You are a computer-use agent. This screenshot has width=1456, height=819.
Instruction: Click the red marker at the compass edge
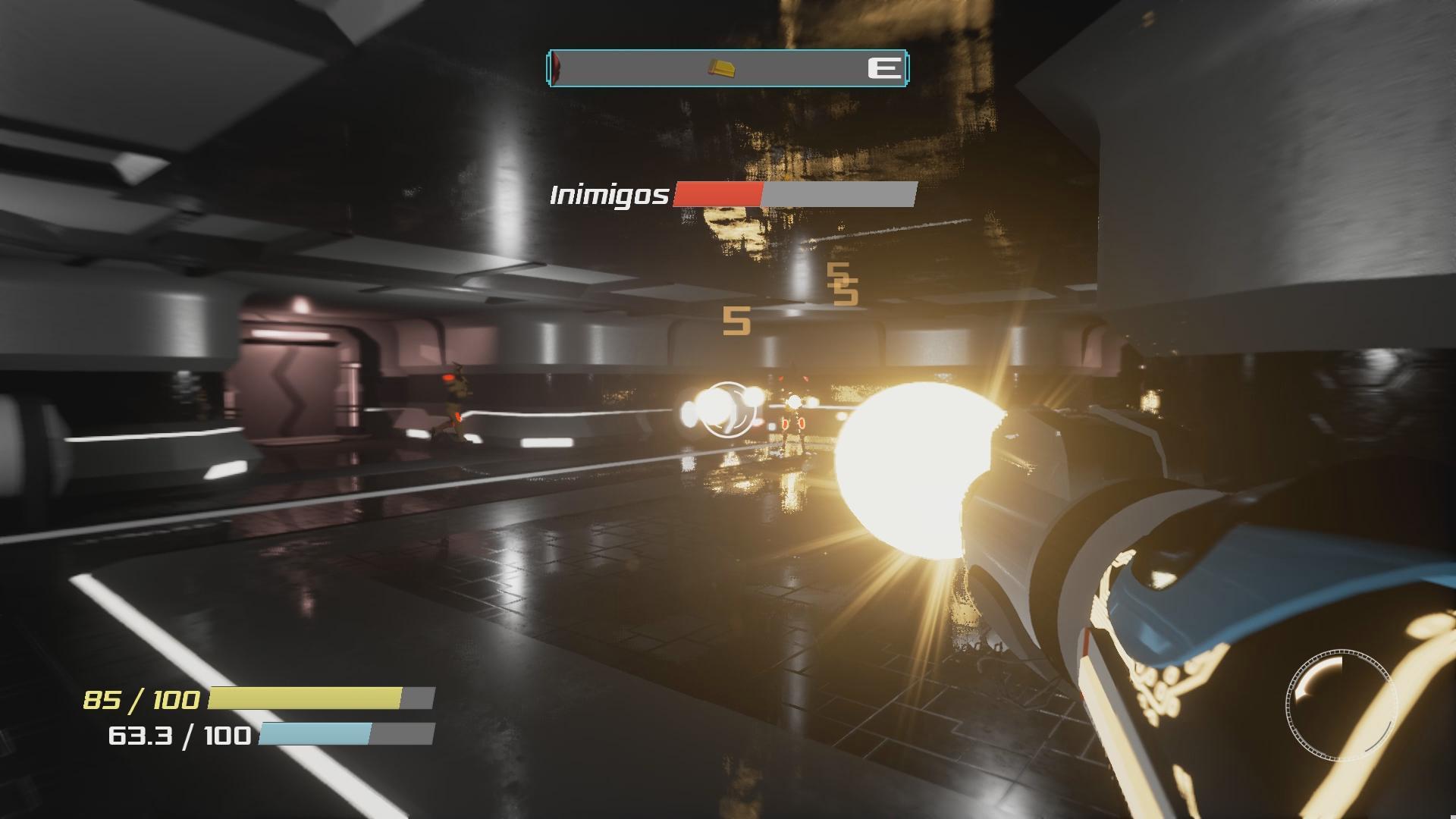point(557,68)
